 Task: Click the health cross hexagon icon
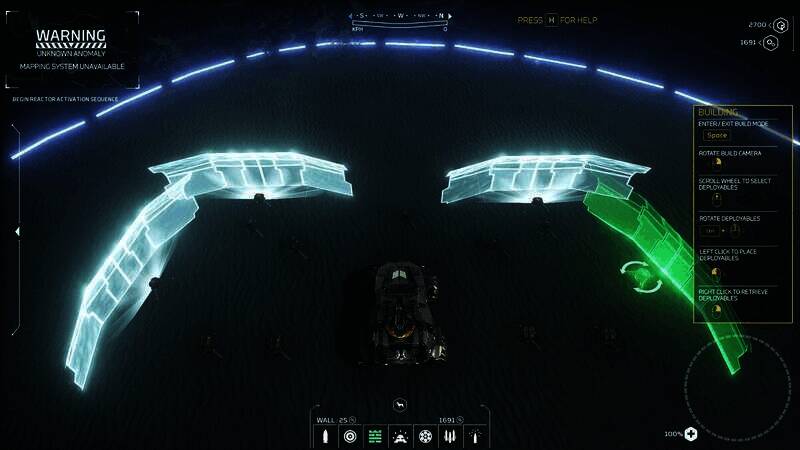(692, 434)
